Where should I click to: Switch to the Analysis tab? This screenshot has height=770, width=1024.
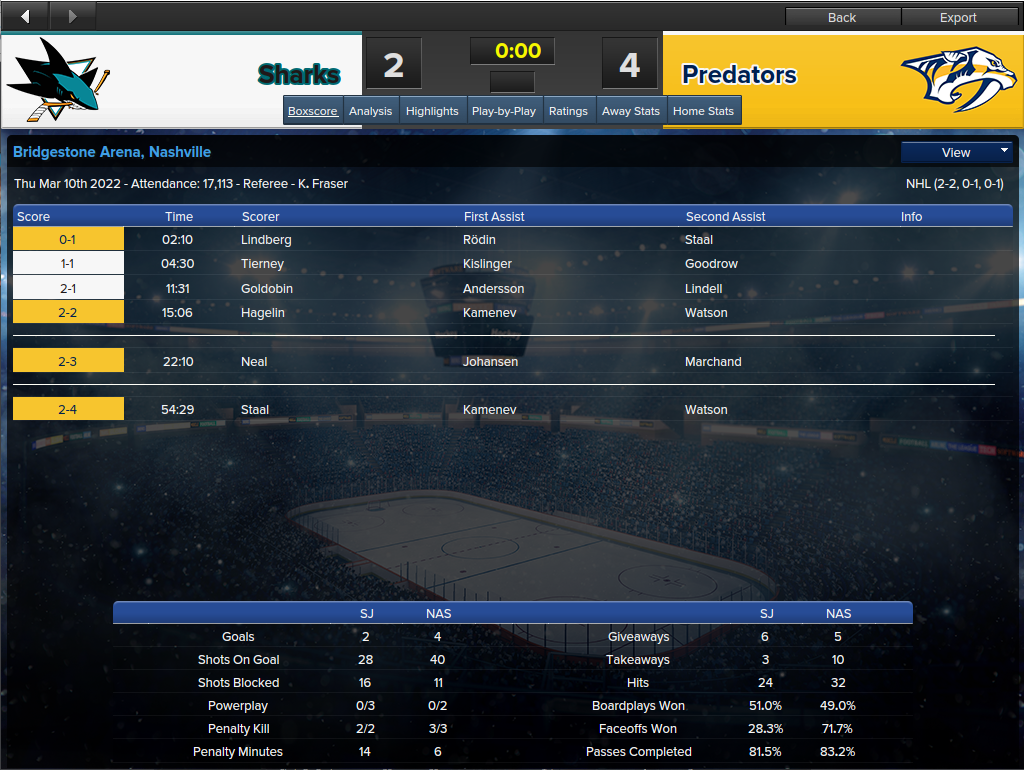point(370,111)
